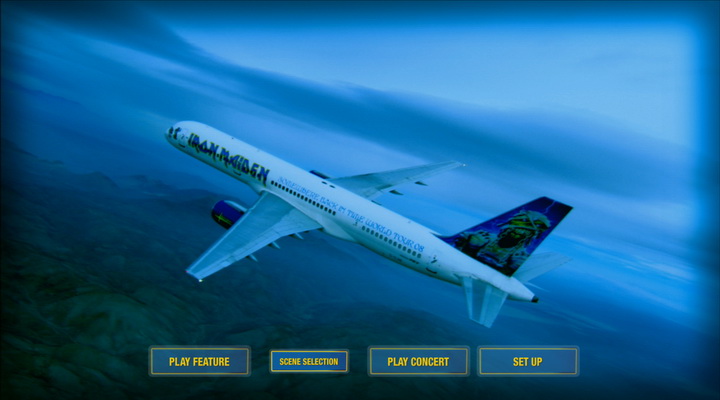Viewport: 720px width, 400px height.
Task: Select the Play Feature button
Action: [x=199, y=361]
